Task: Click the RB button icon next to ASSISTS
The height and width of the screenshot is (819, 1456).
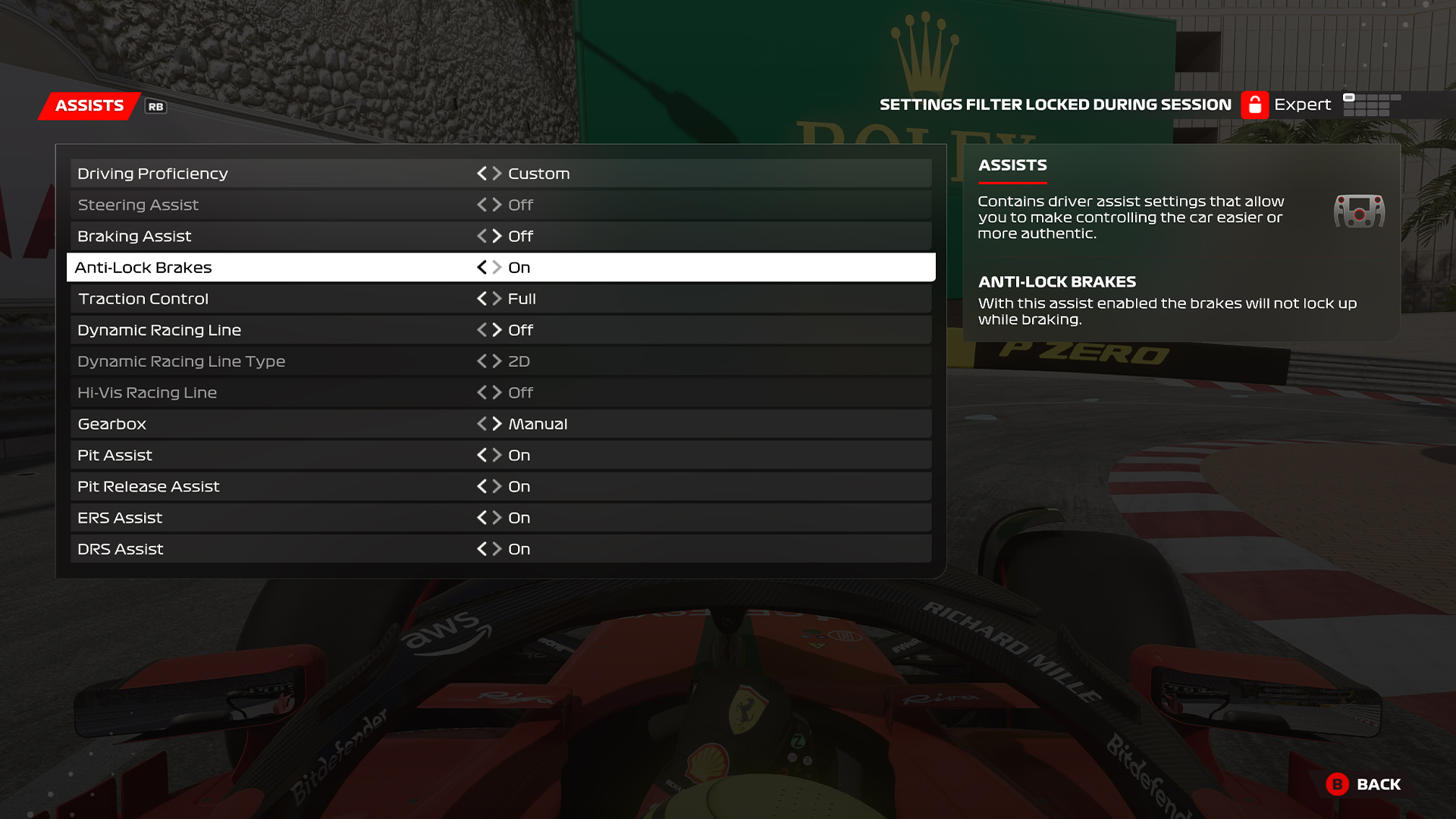Action: pos(154,107)
